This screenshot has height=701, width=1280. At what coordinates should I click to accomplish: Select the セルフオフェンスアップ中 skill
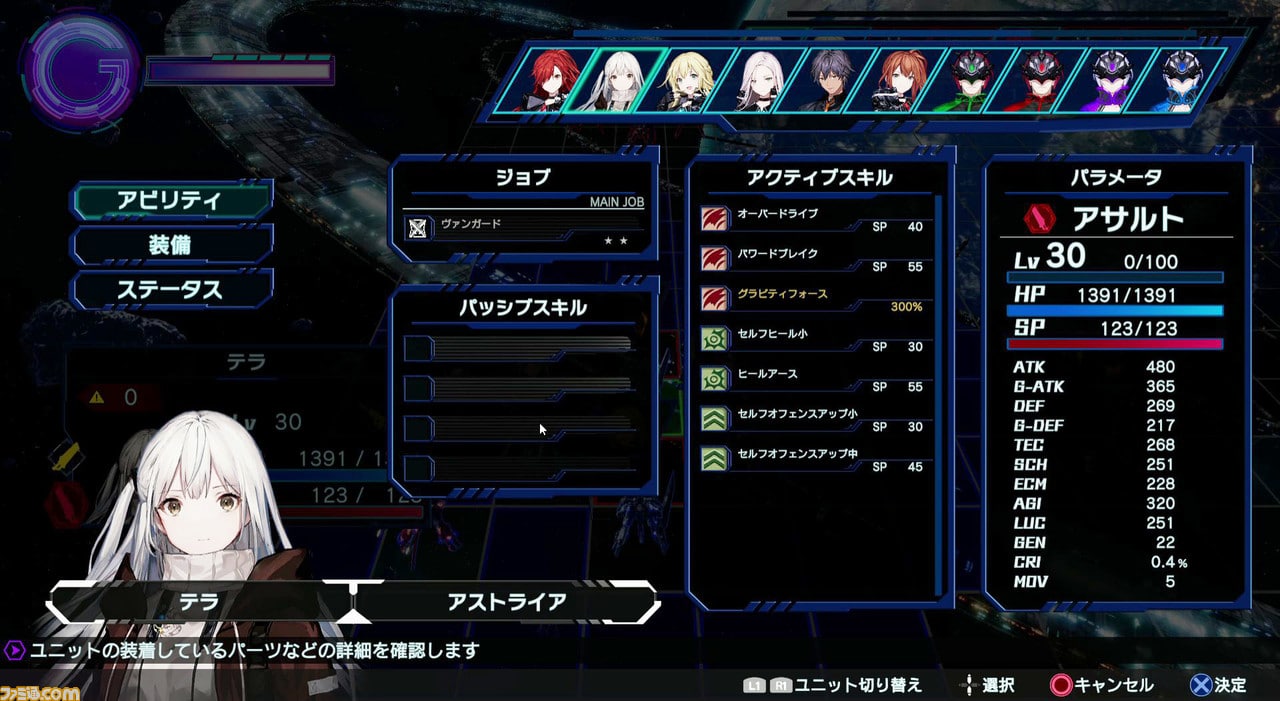812,458
